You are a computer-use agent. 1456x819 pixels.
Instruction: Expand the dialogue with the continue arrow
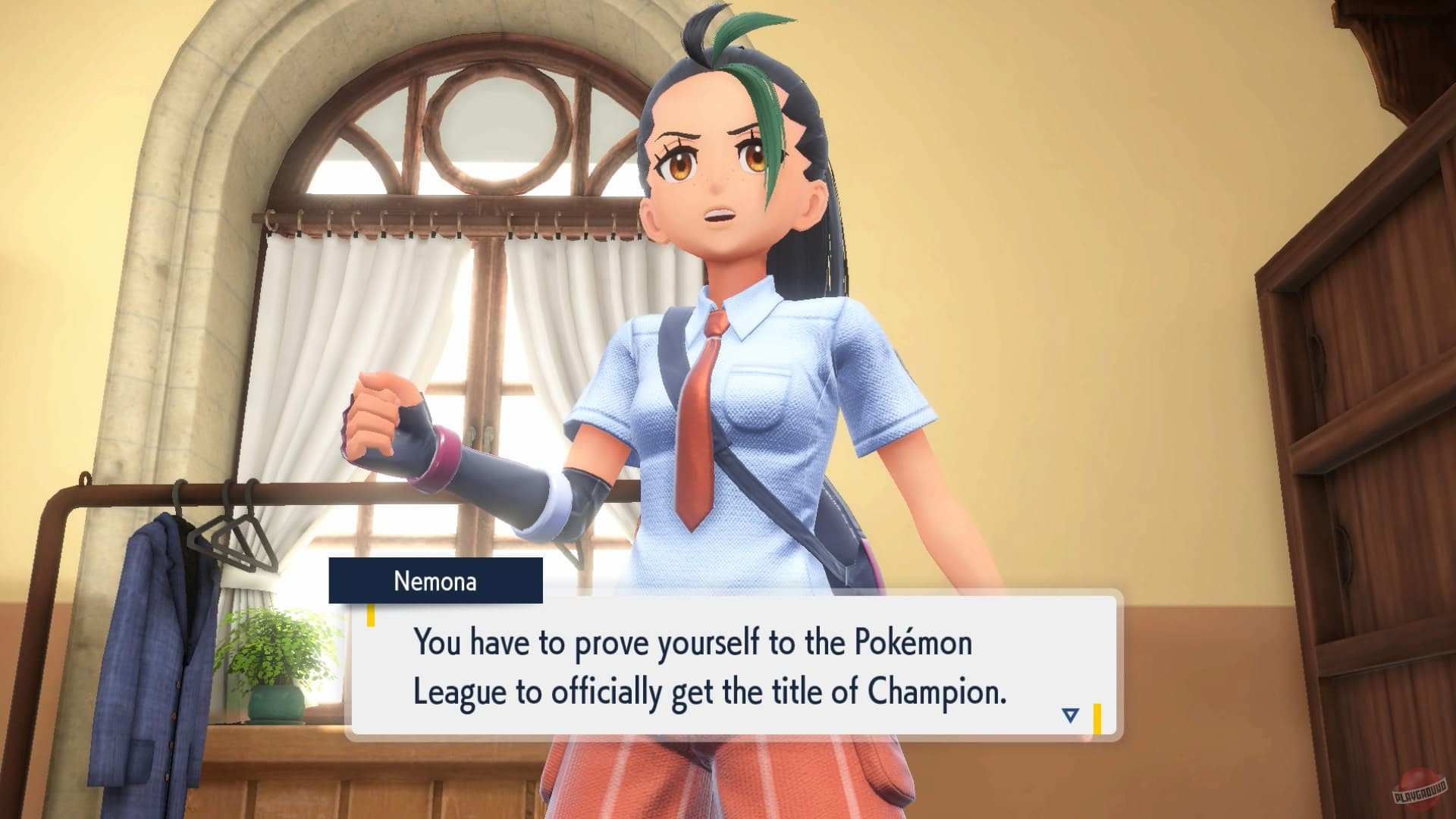pos(1069,713)
